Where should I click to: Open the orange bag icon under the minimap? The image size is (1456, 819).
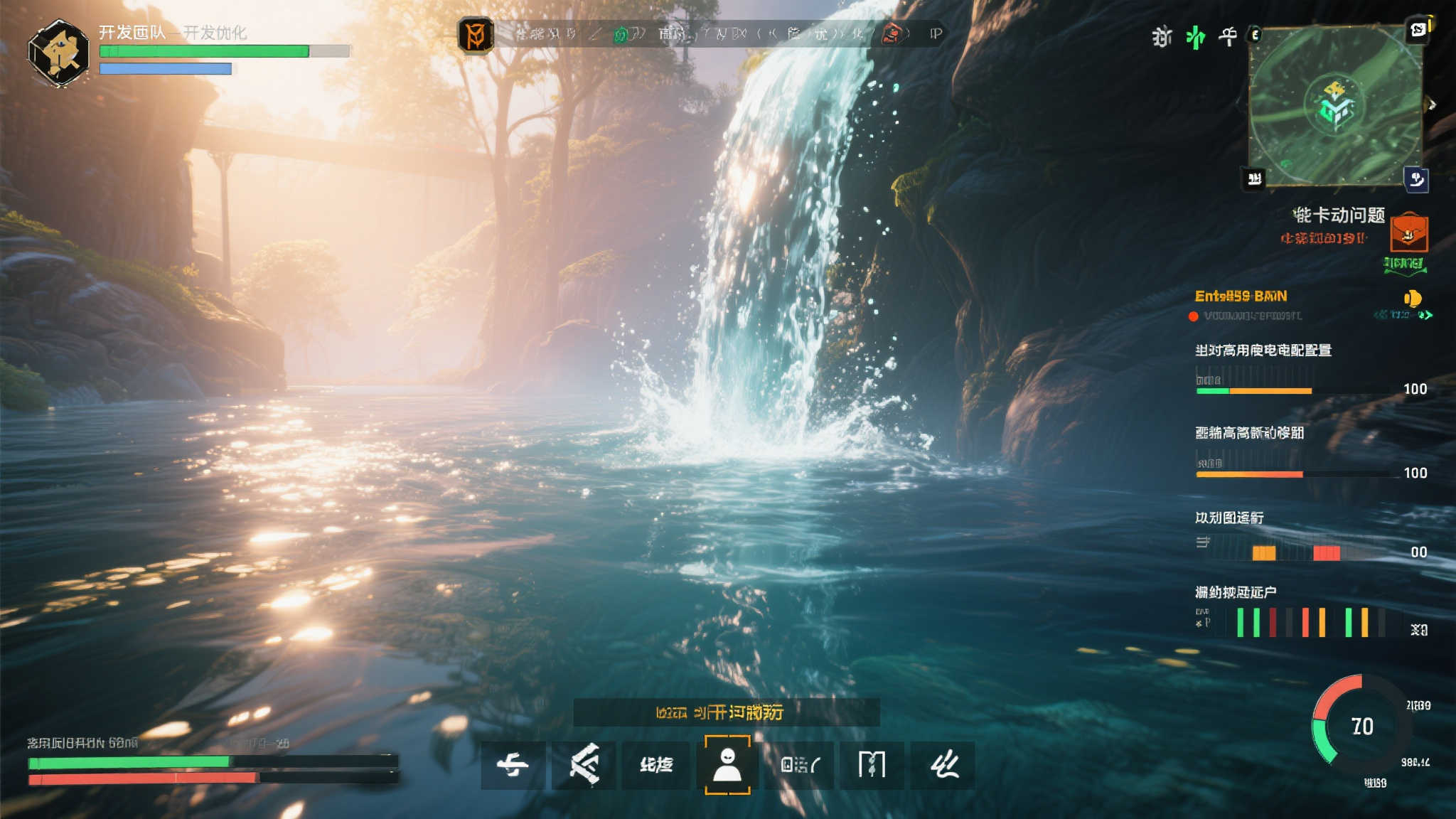pos(1408,232)
